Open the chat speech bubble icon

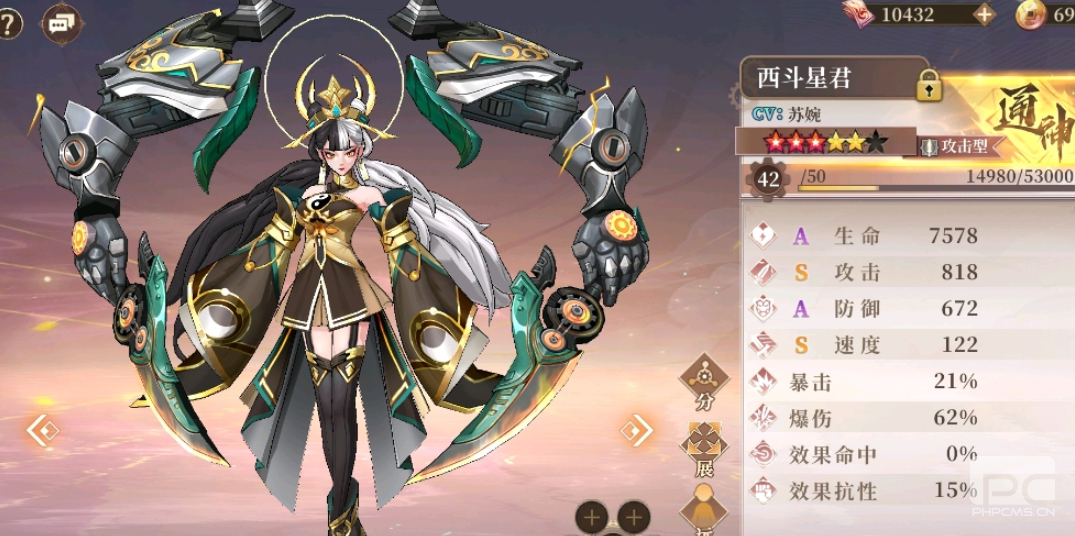click(62, 22)
